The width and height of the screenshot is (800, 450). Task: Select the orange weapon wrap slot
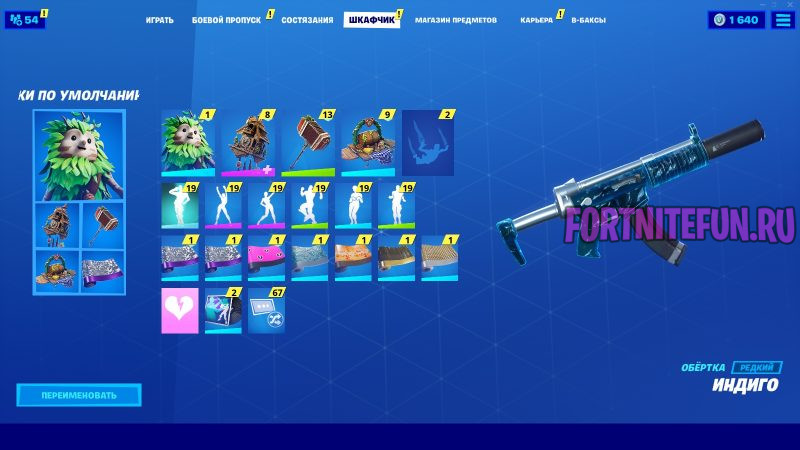point(353,258)
